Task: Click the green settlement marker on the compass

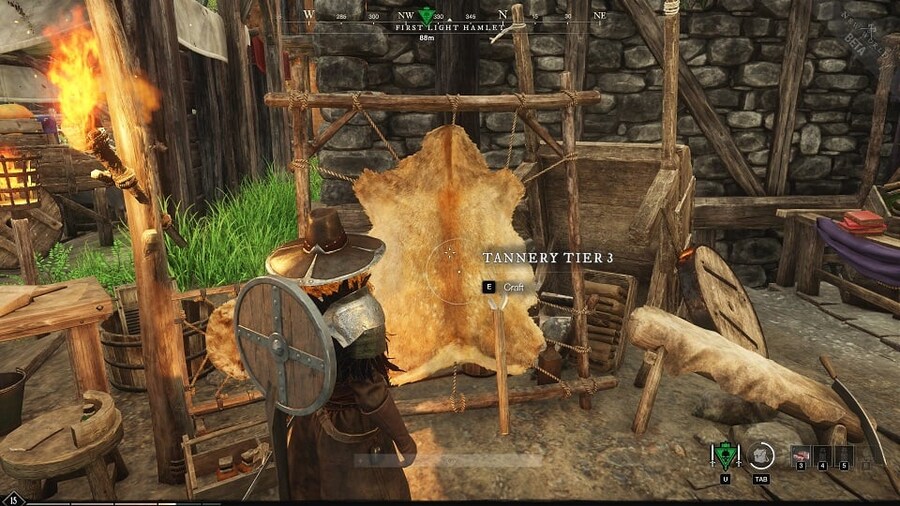Action: (428, 16)
